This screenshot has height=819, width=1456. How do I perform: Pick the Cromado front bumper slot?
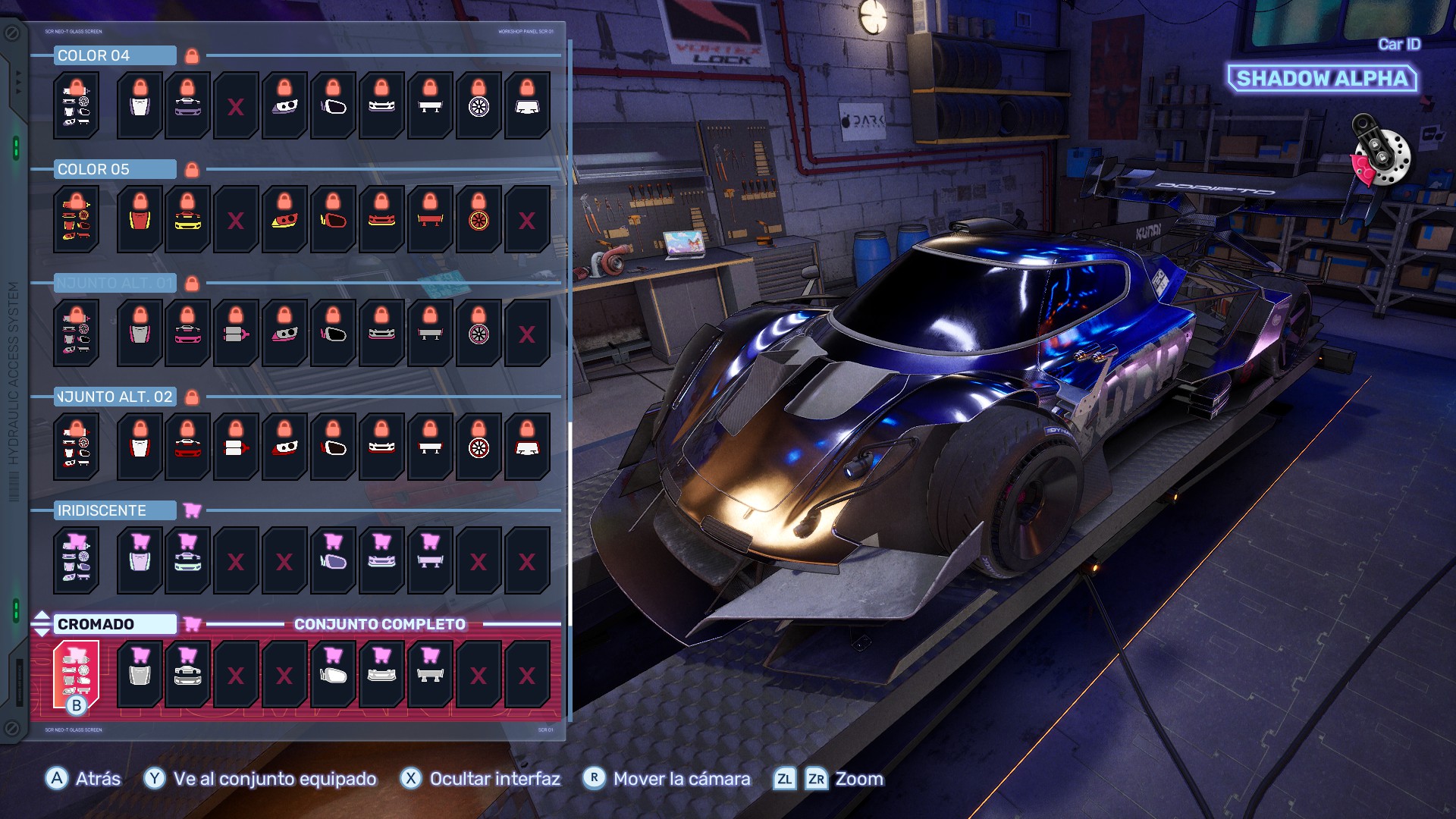tap(381, 674)
